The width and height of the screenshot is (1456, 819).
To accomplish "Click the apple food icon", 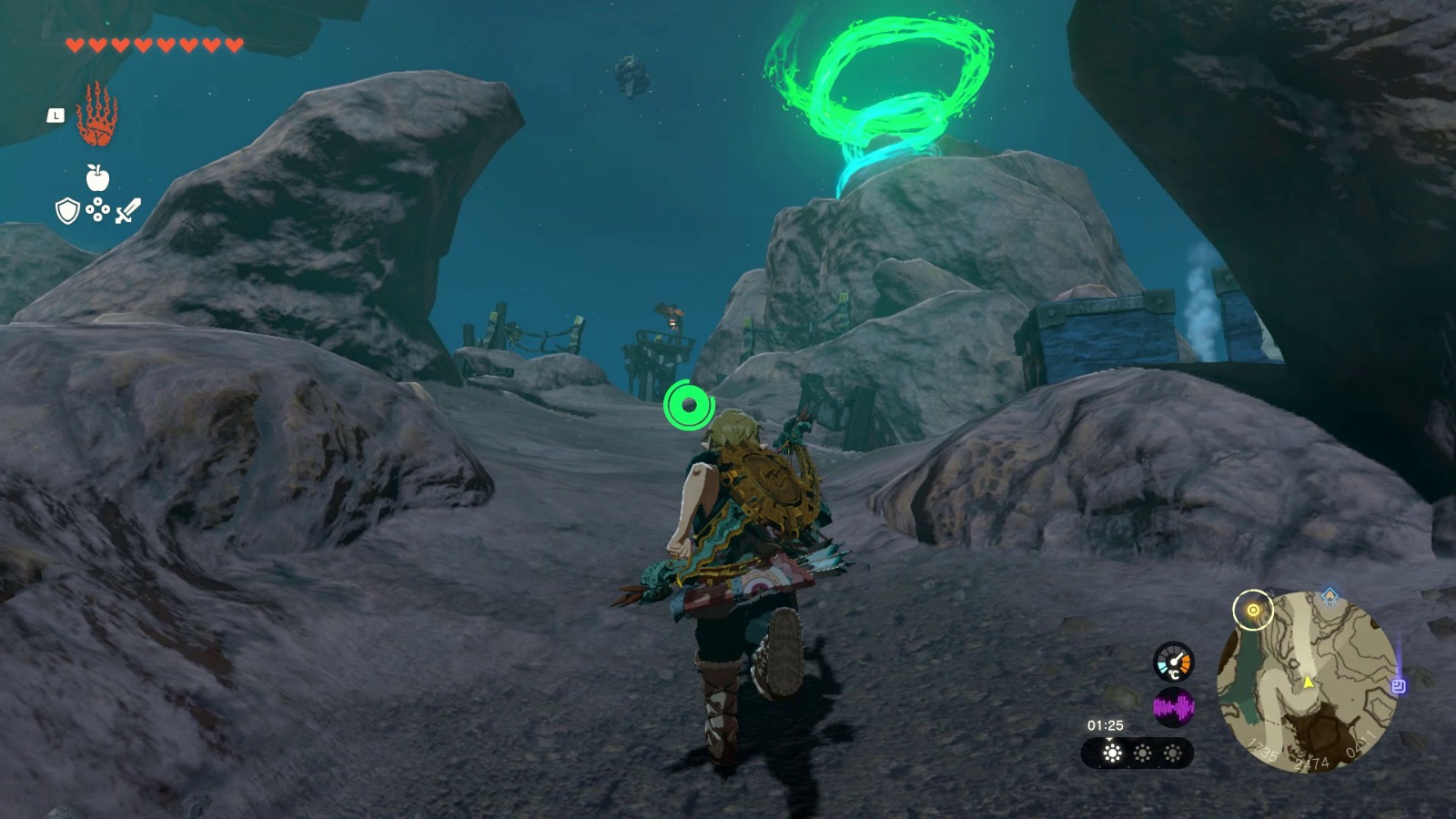I will [x=97, y=177].
